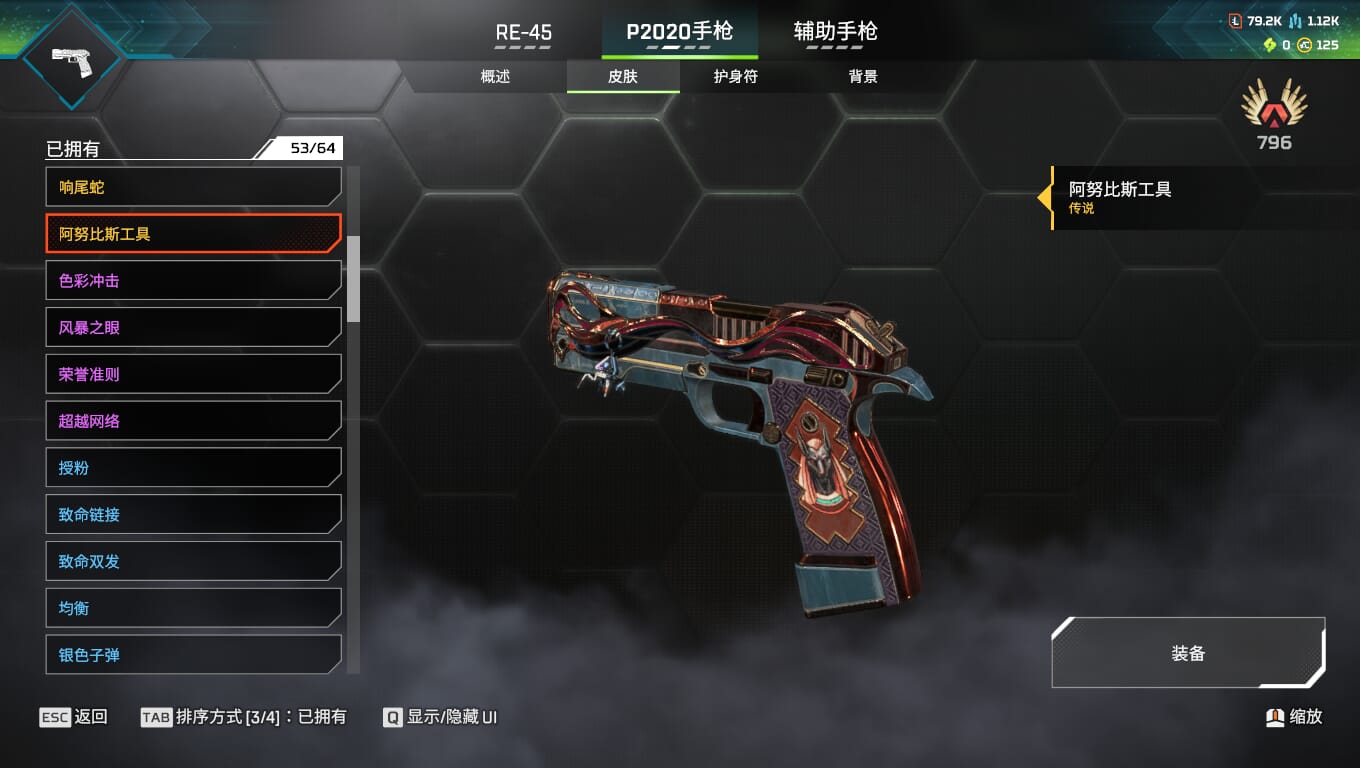The image size is (1360, 768).
Task: Open the 辅助手枪 weapon tab
Action: pyautogui.click(x=835, y=33)
